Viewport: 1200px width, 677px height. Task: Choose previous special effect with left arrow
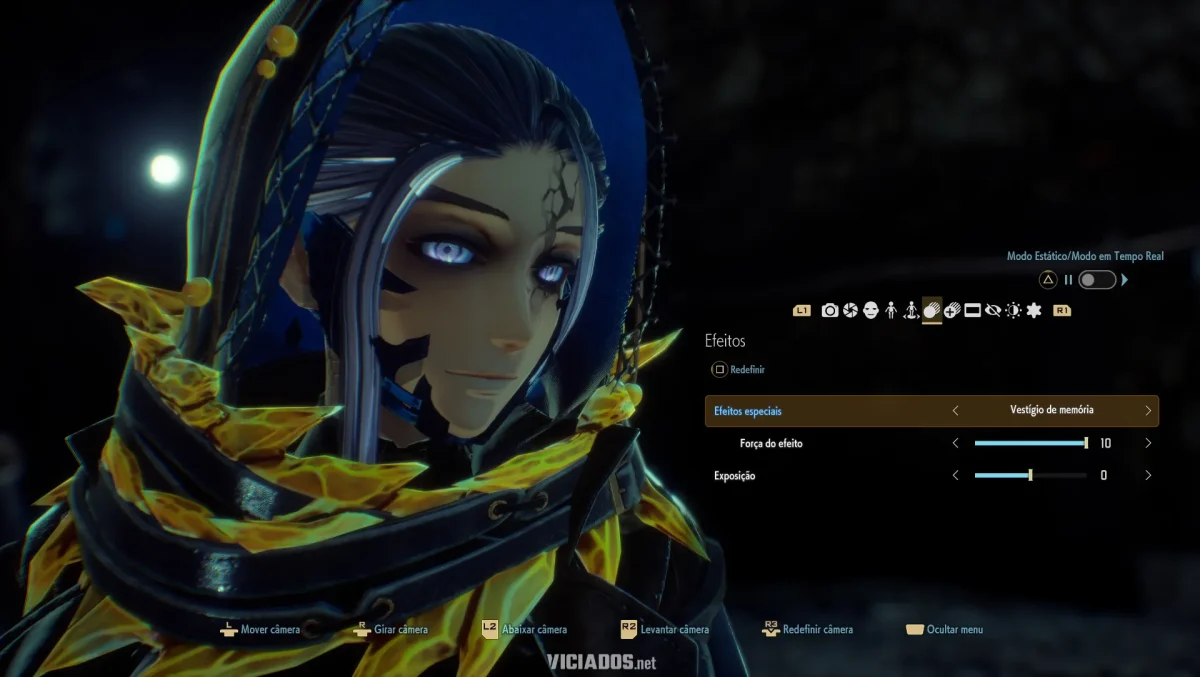(x=955, y=410)
